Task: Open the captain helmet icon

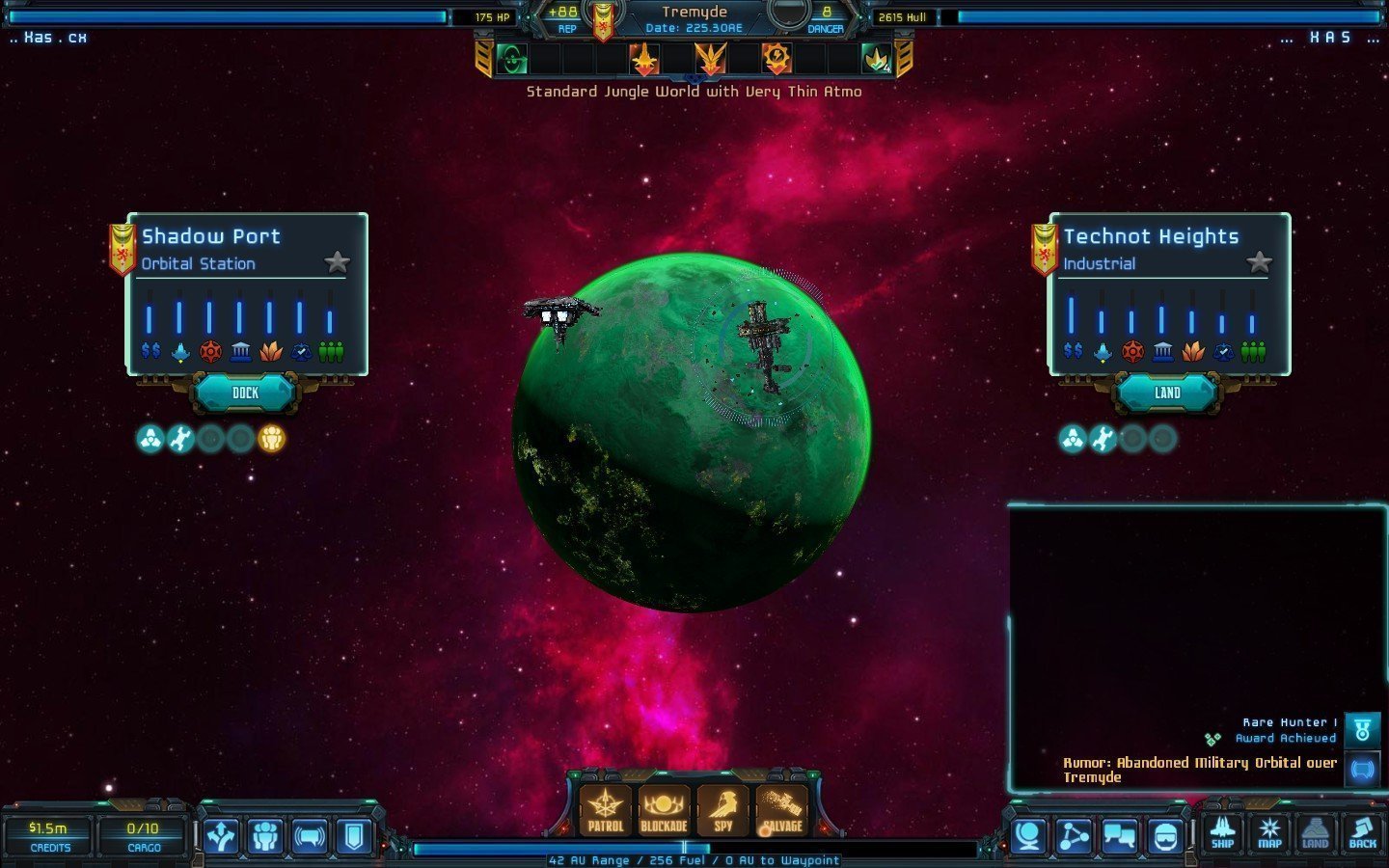Action: coord(1164,836)
